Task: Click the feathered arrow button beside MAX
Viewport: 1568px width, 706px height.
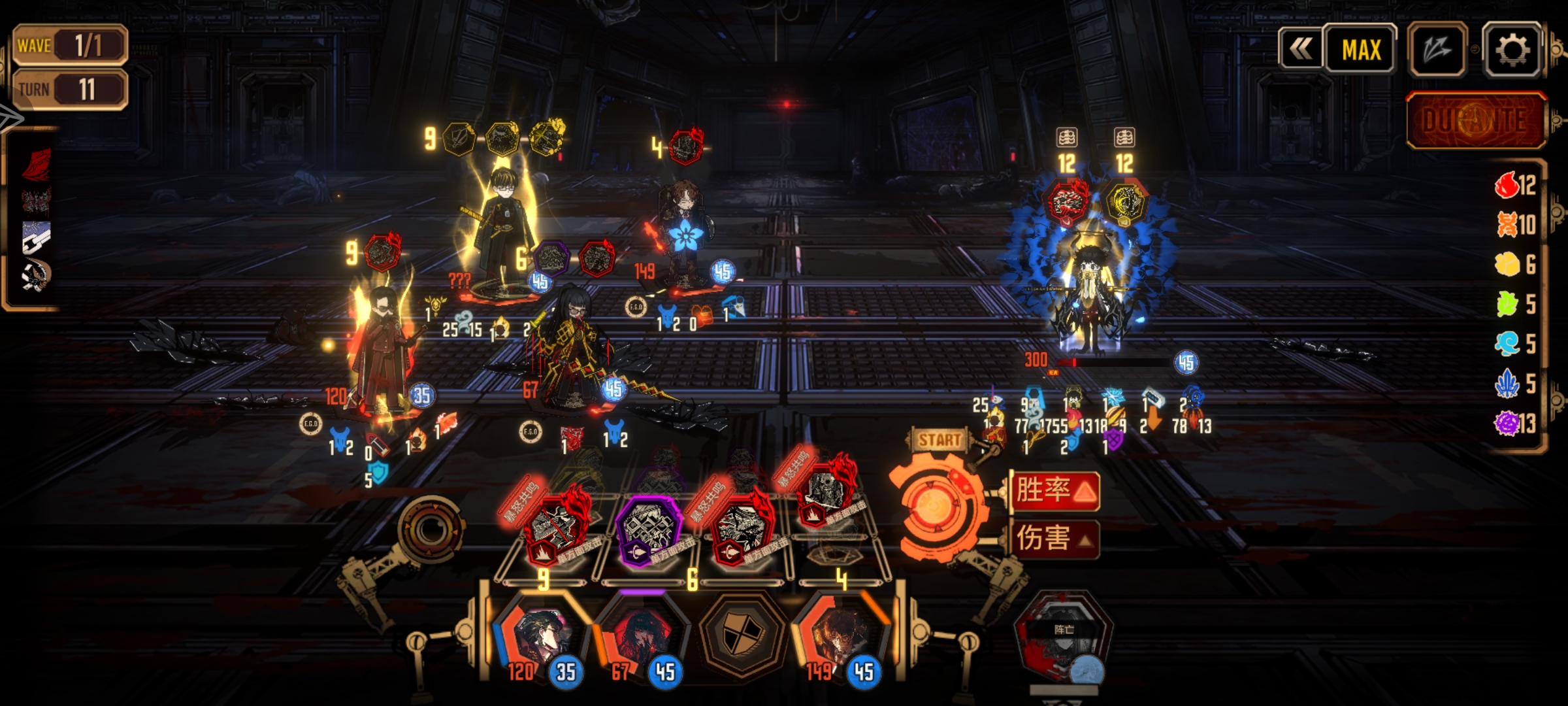Action: [x=1437, y=50]
